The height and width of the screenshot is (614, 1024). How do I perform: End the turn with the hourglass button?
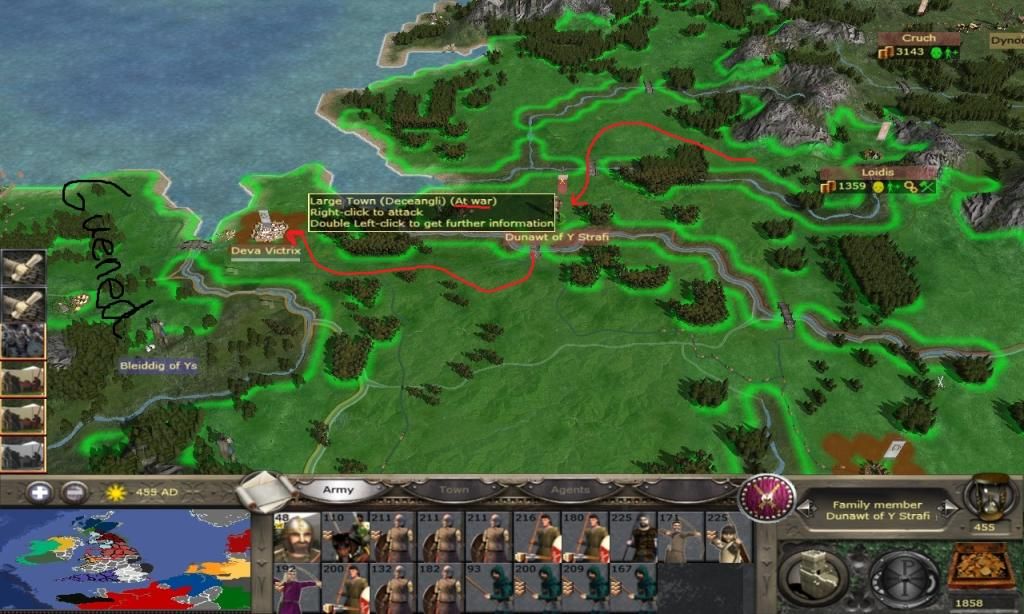990,496
